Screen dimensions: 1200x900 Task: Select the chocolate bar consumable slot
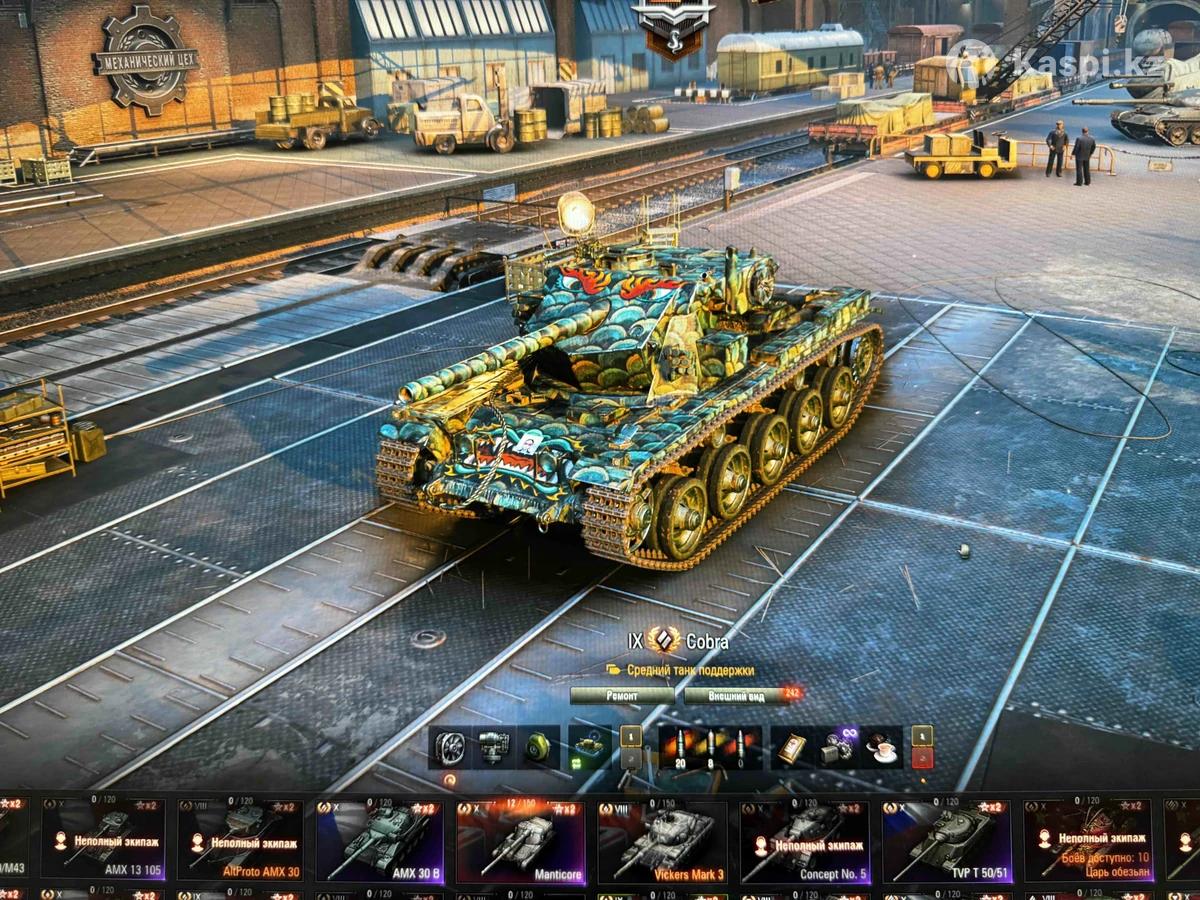coord(794,747)
